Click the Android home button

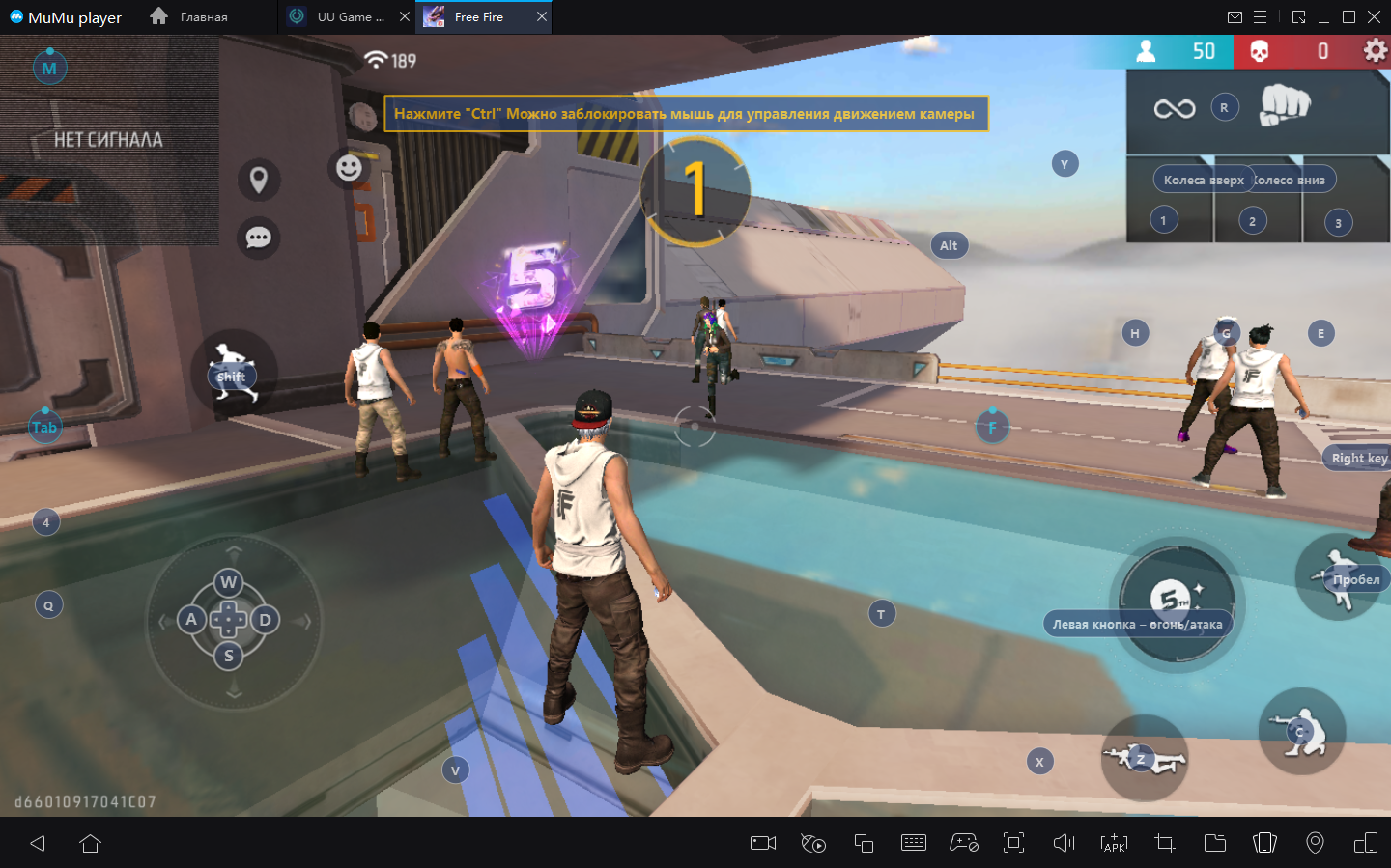tap(91, 843)
